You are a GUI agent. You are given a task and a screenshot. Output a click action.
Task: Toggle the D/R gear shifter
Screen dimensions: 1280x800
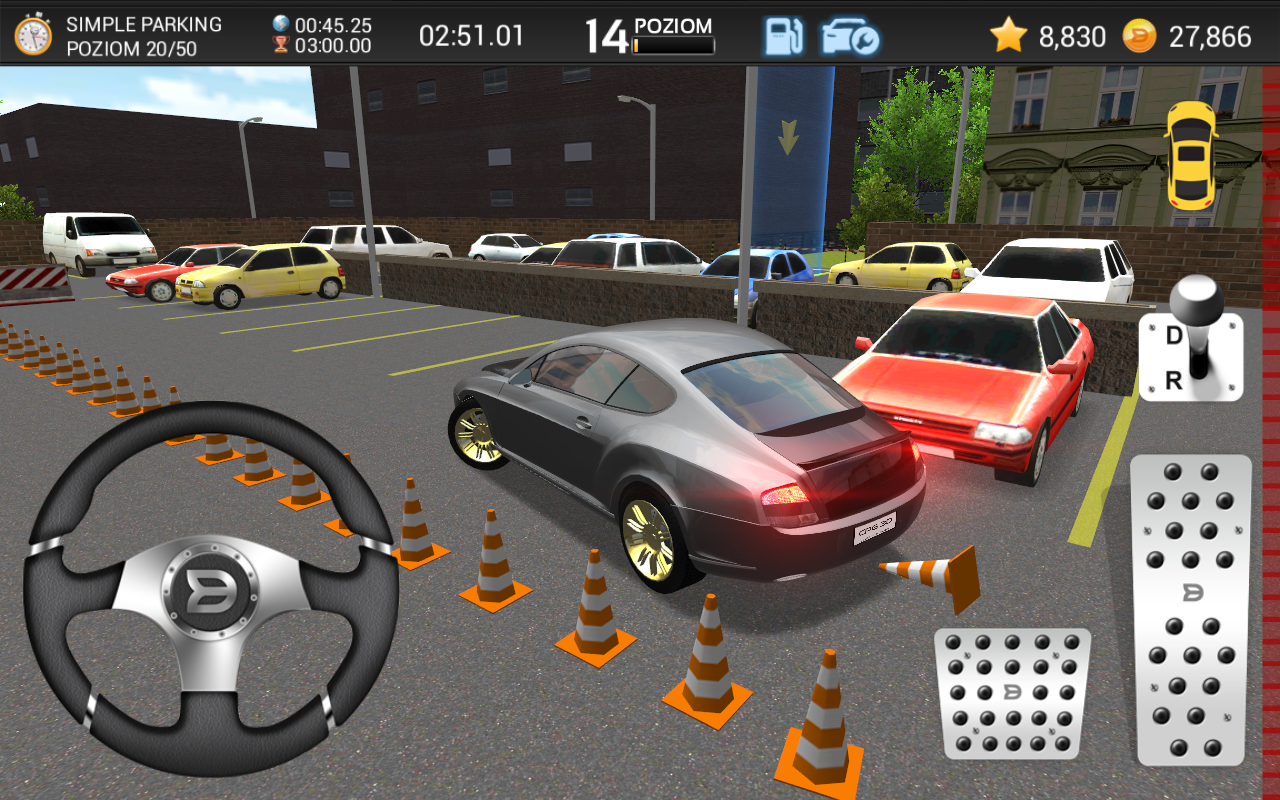tap(1190, 345)
